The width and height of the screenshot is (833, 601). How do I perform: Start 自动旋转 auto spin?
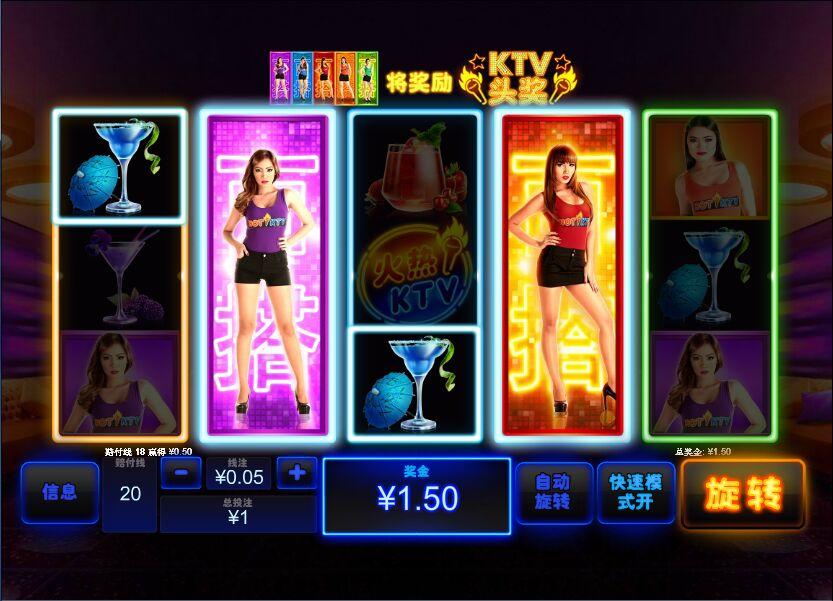click(553, 492)
